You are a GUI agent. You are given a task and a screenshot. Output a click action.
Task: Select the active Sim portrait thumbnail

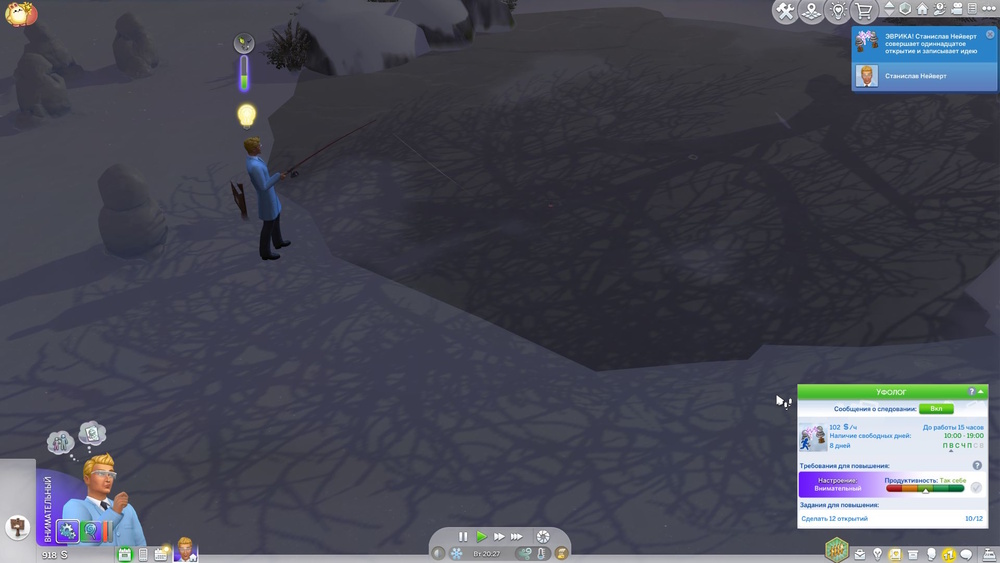tap(186, 550)
